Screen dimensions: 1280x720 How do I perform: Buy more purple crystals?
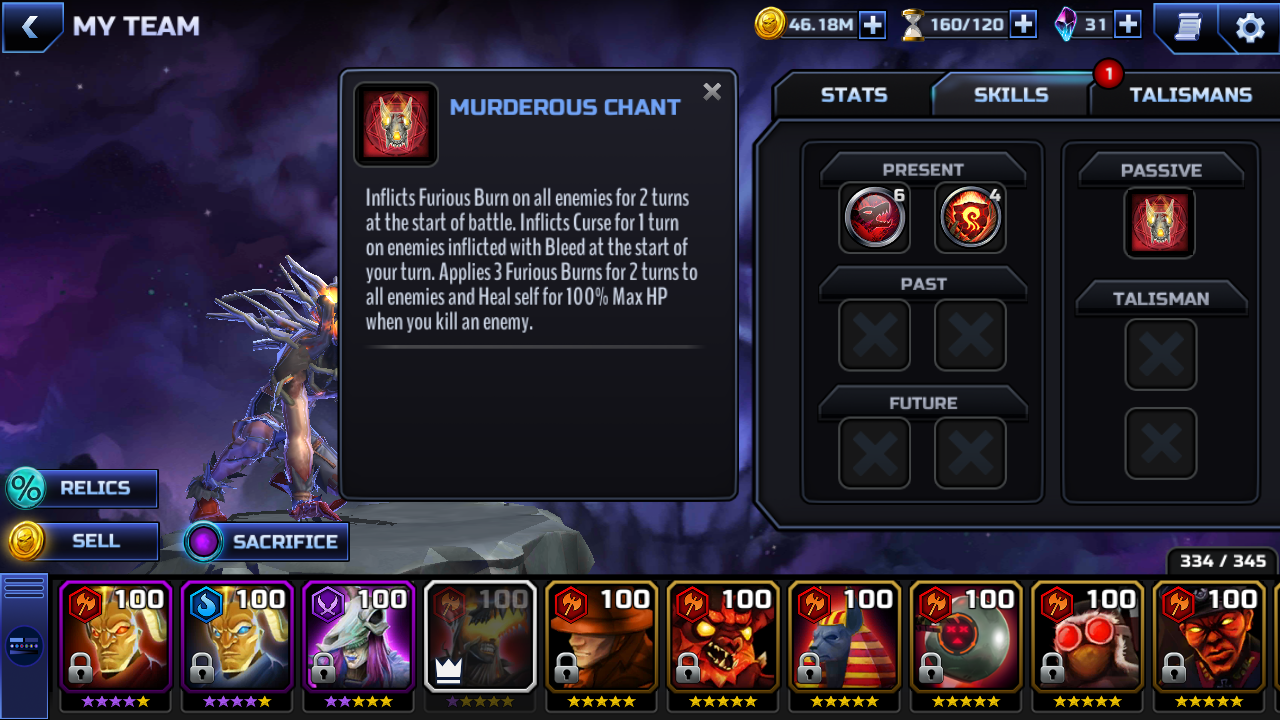pyautogui.click(x=1128, y=25)
